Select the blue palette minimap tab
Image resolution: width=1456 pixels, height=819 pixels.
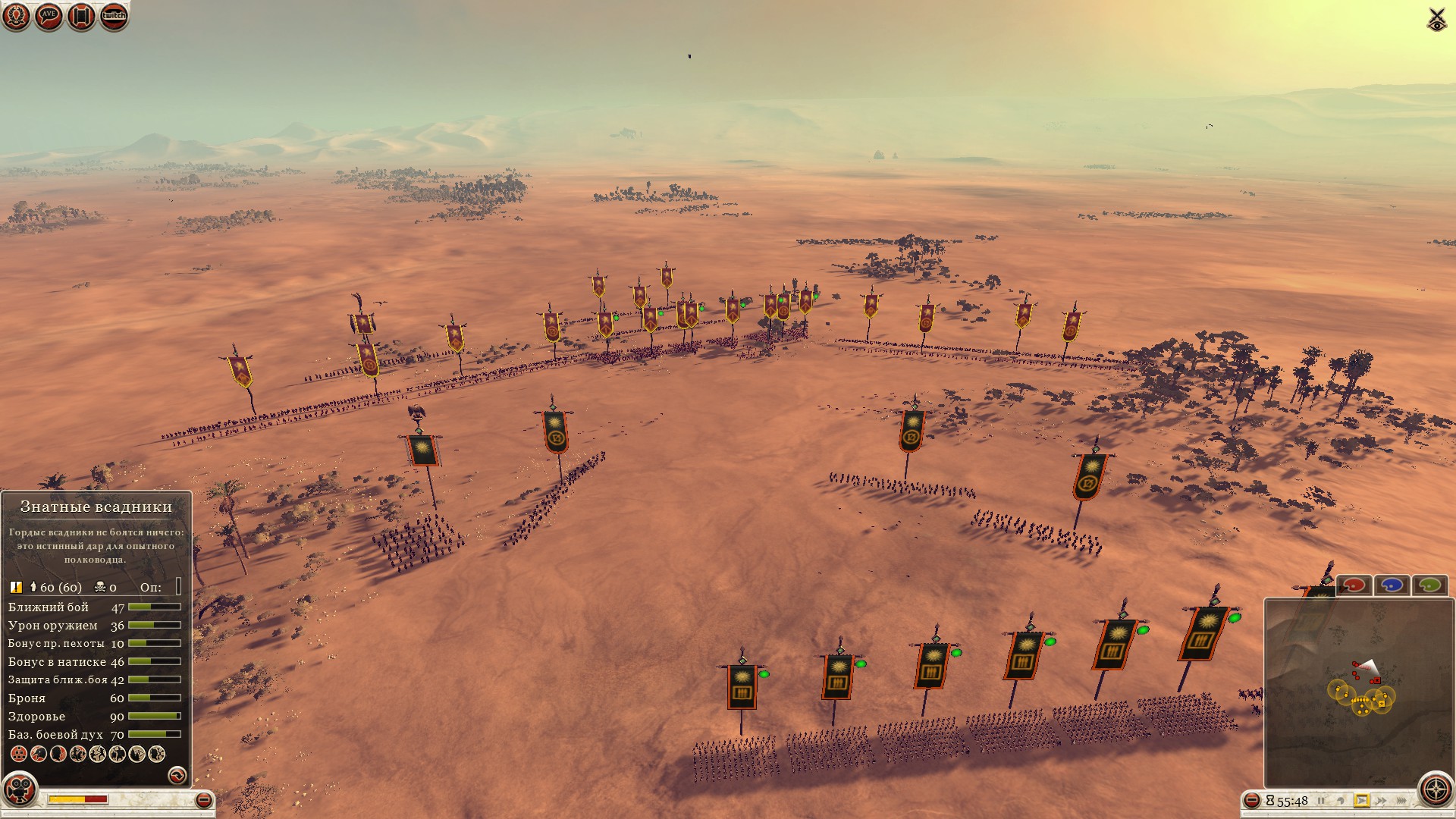click(x=1392, y=585)
